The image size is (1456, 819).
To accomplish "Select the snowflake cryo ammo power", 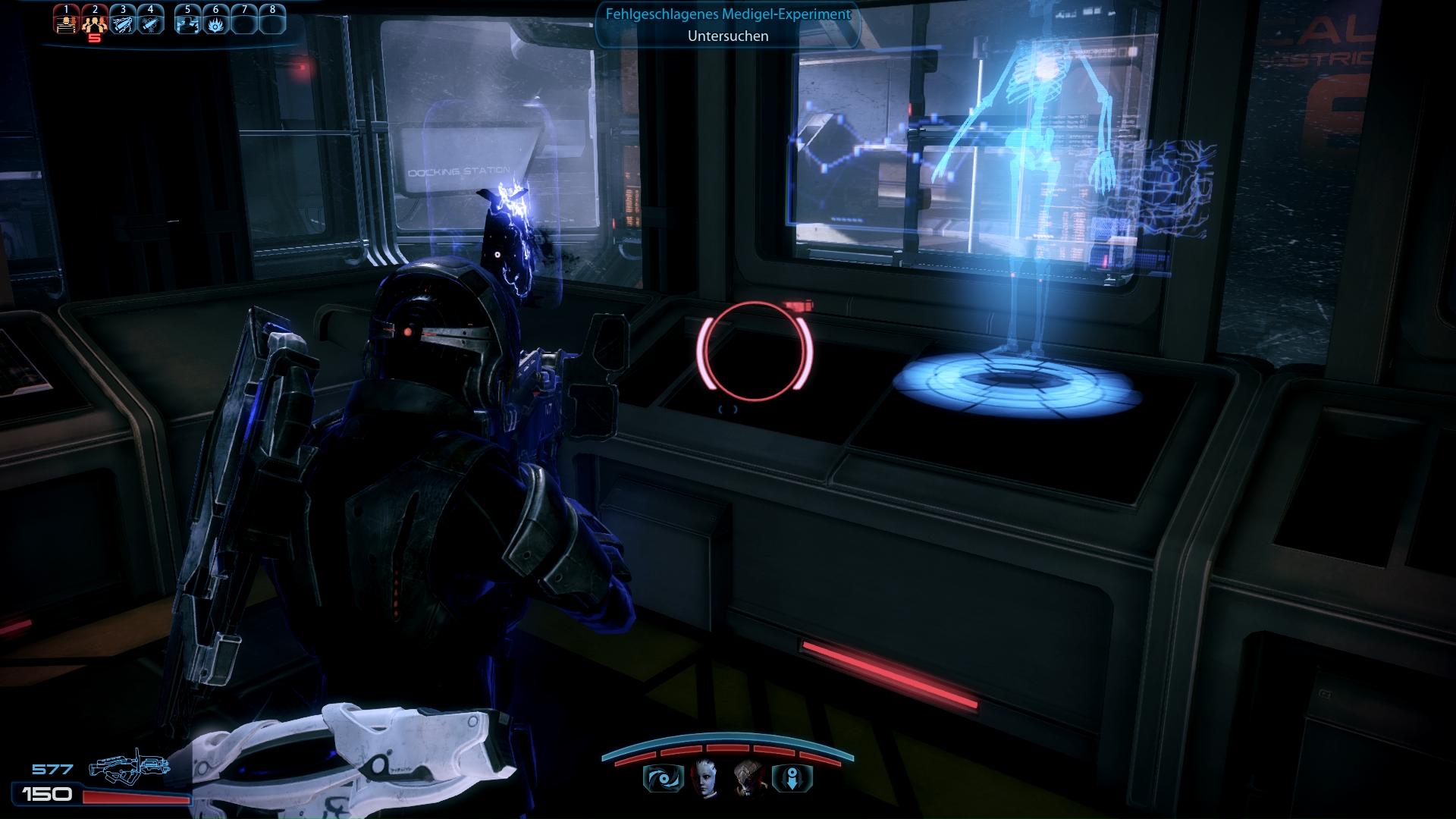I will click(x=150, y=23).
